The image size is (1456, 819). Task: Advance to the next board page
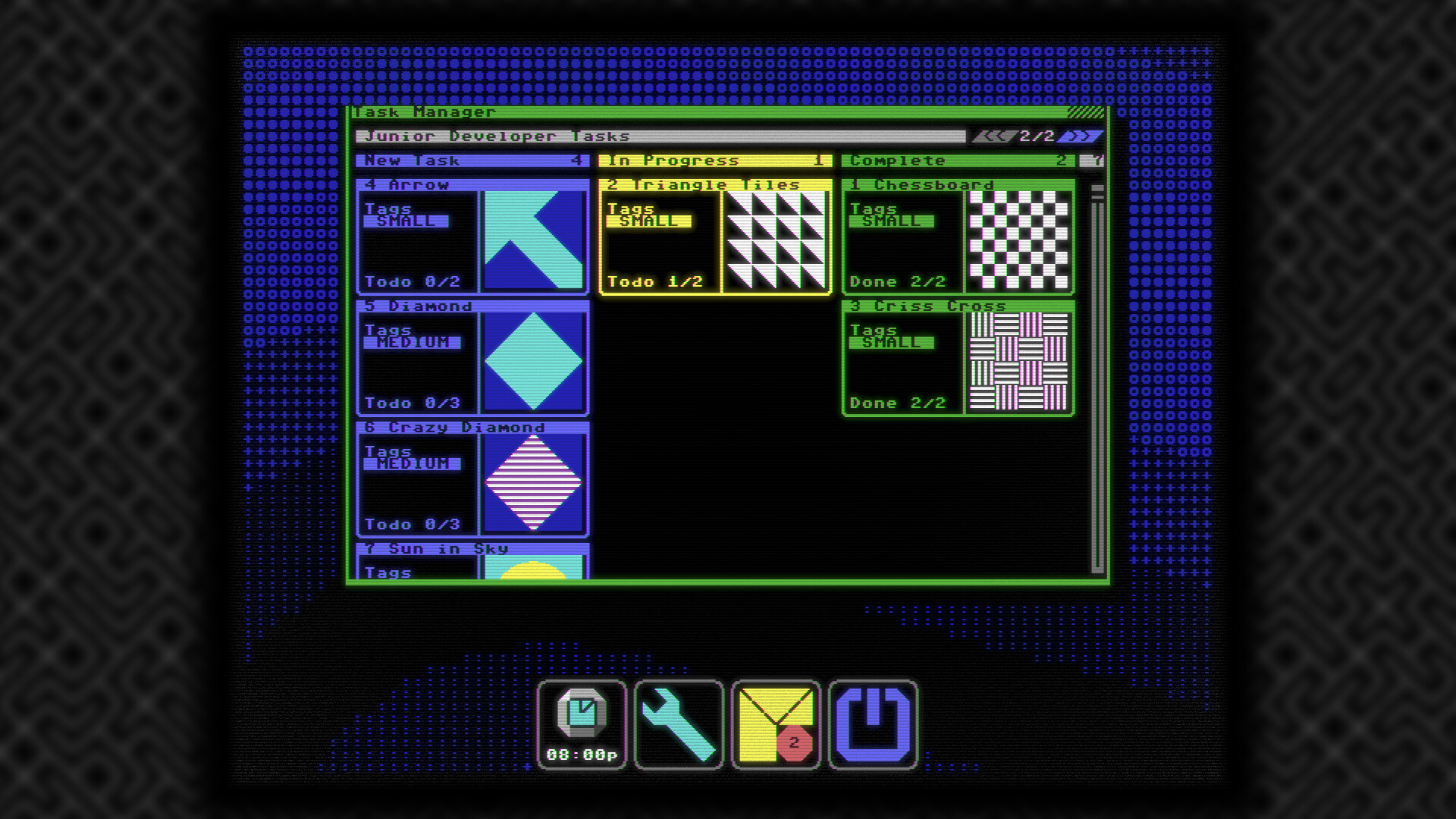pos(1081,135)
